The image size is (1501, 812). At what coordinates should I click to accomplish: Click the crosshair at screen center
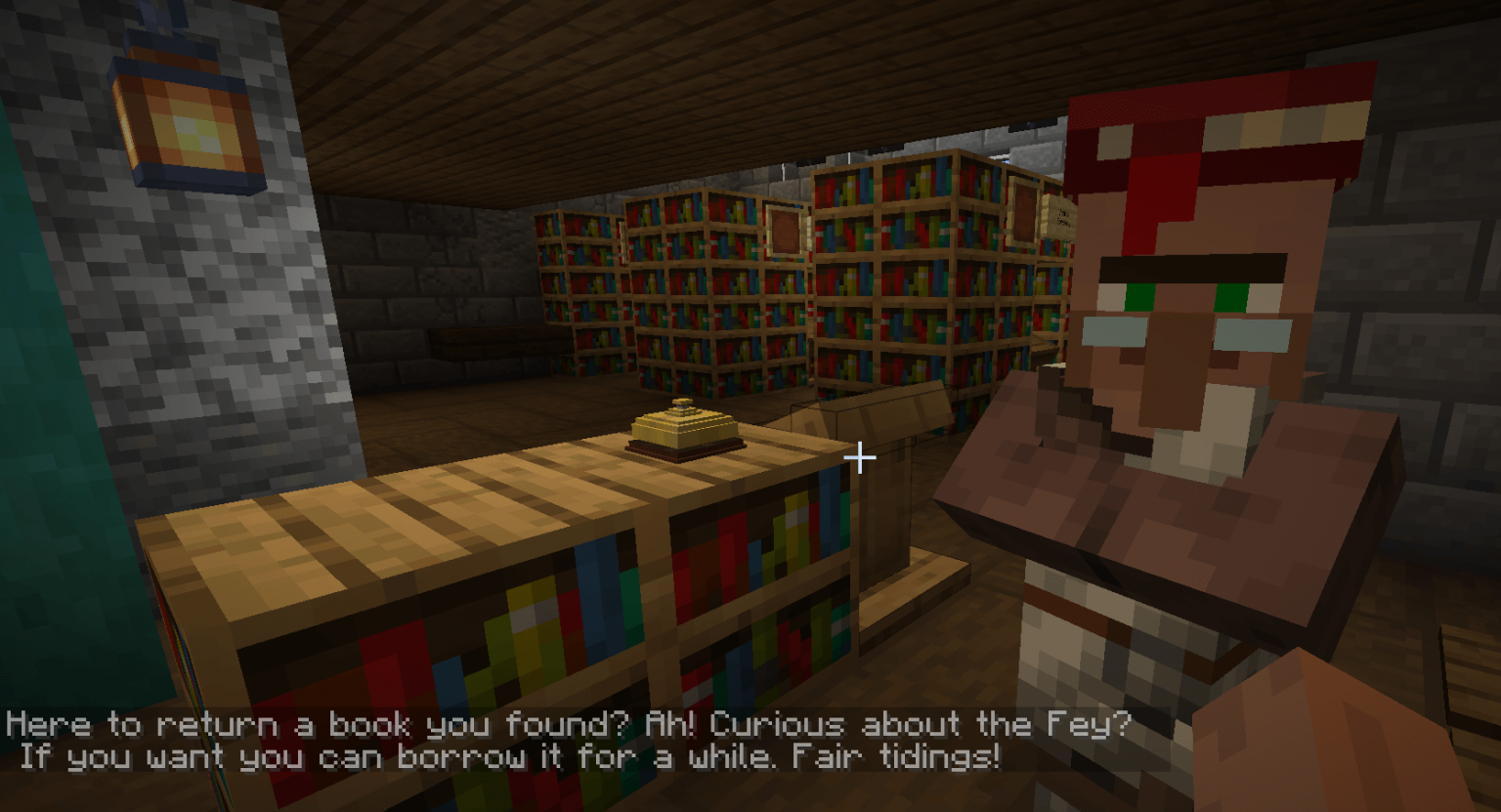[x=859, y=456]
